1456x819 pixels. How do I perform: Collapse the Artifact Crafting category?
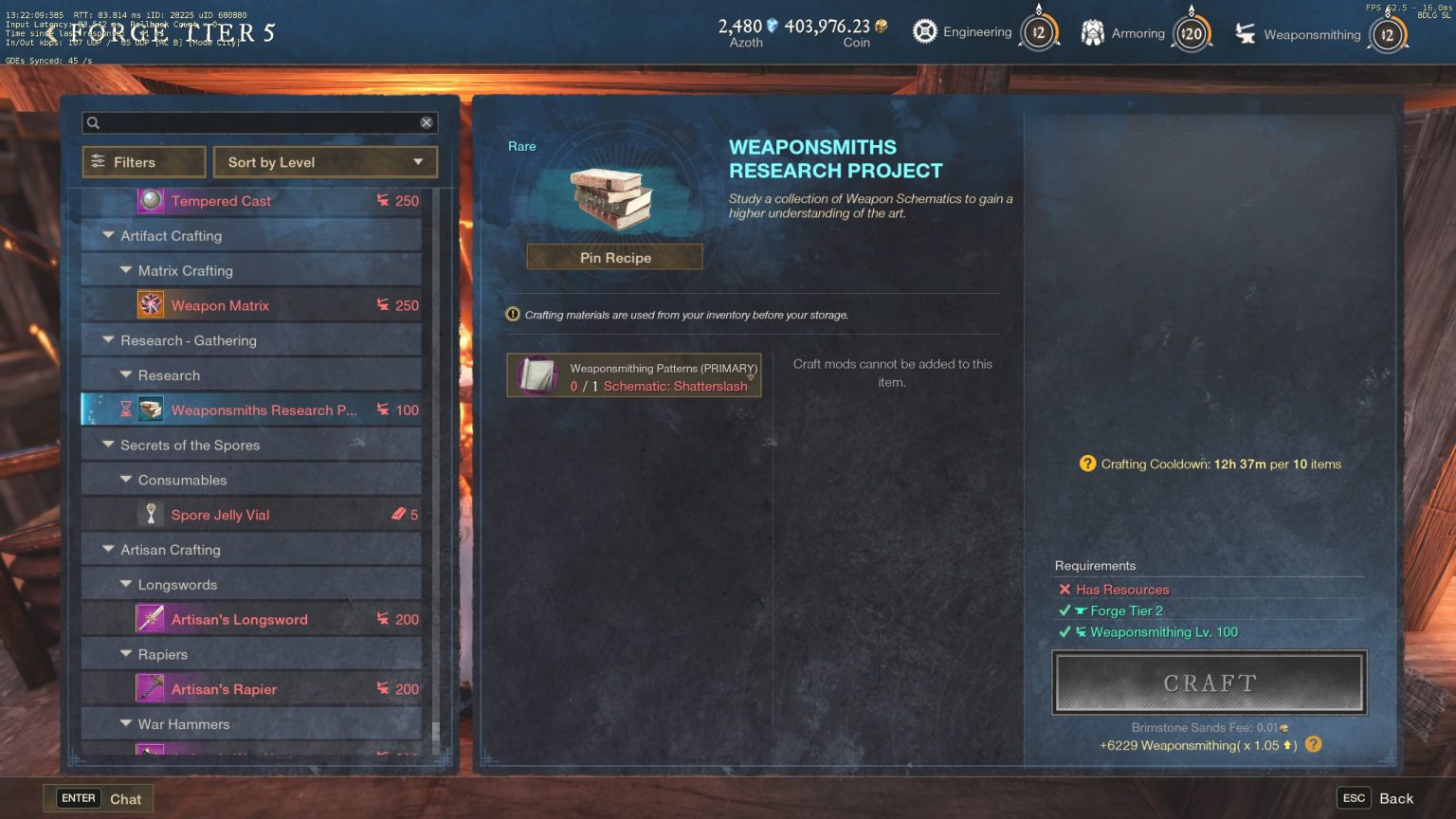109,235
